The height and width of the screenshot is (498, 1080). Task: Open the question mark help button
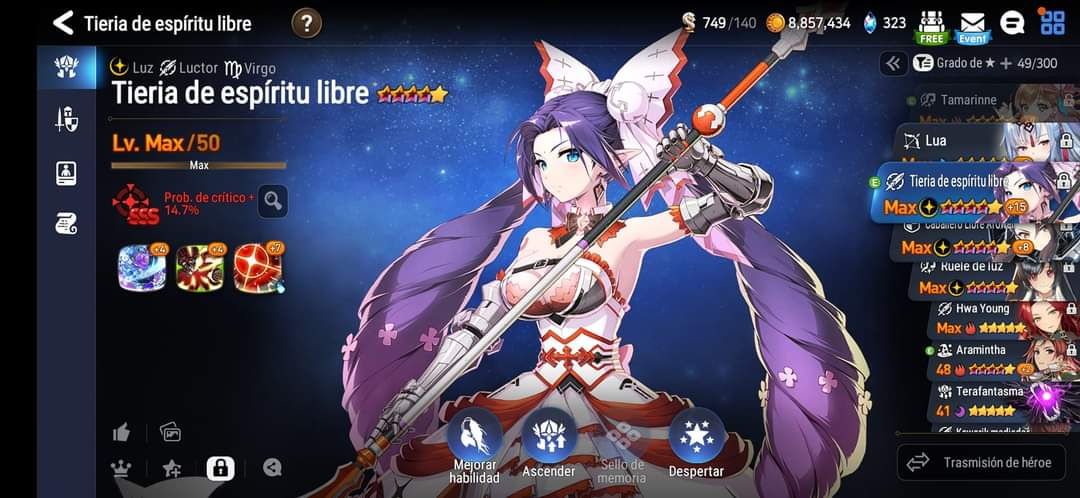coord(307,23)
